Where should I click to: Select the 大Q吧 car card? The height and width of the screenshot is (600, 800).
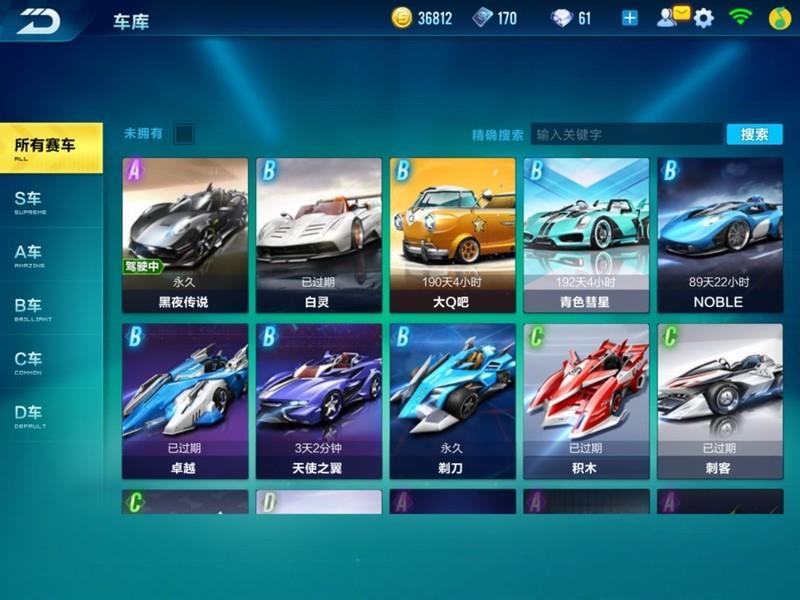453,235
